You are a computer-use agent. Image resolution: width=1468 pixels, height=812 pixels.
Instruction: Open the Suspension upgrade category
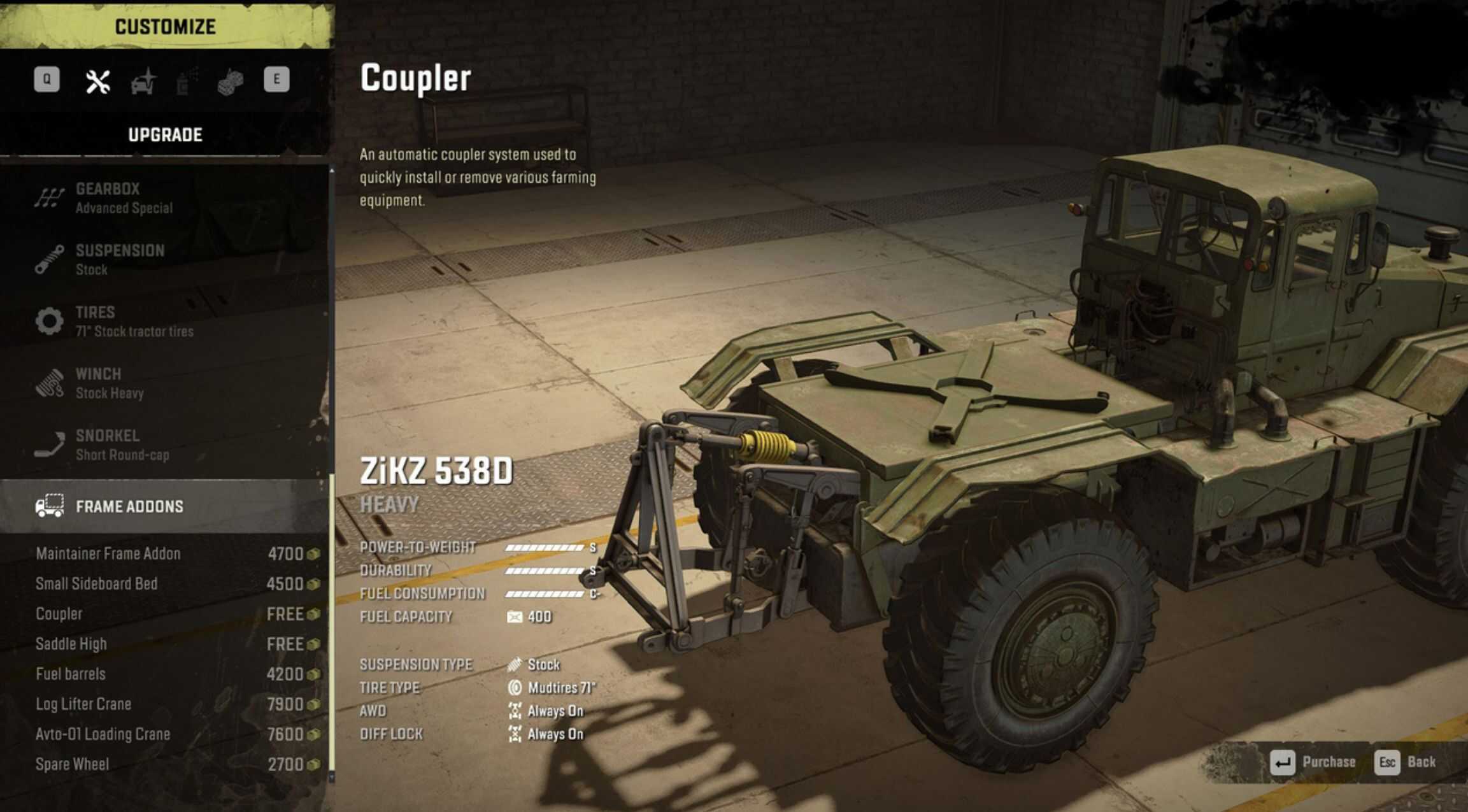click(x=166, y=259)
